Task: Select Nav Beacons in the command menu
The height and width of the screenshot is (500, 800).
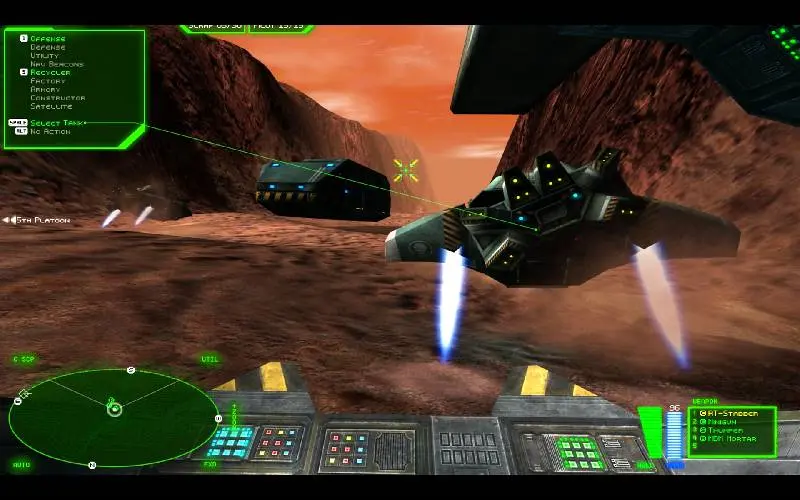Action: click(x=56, y=64)
